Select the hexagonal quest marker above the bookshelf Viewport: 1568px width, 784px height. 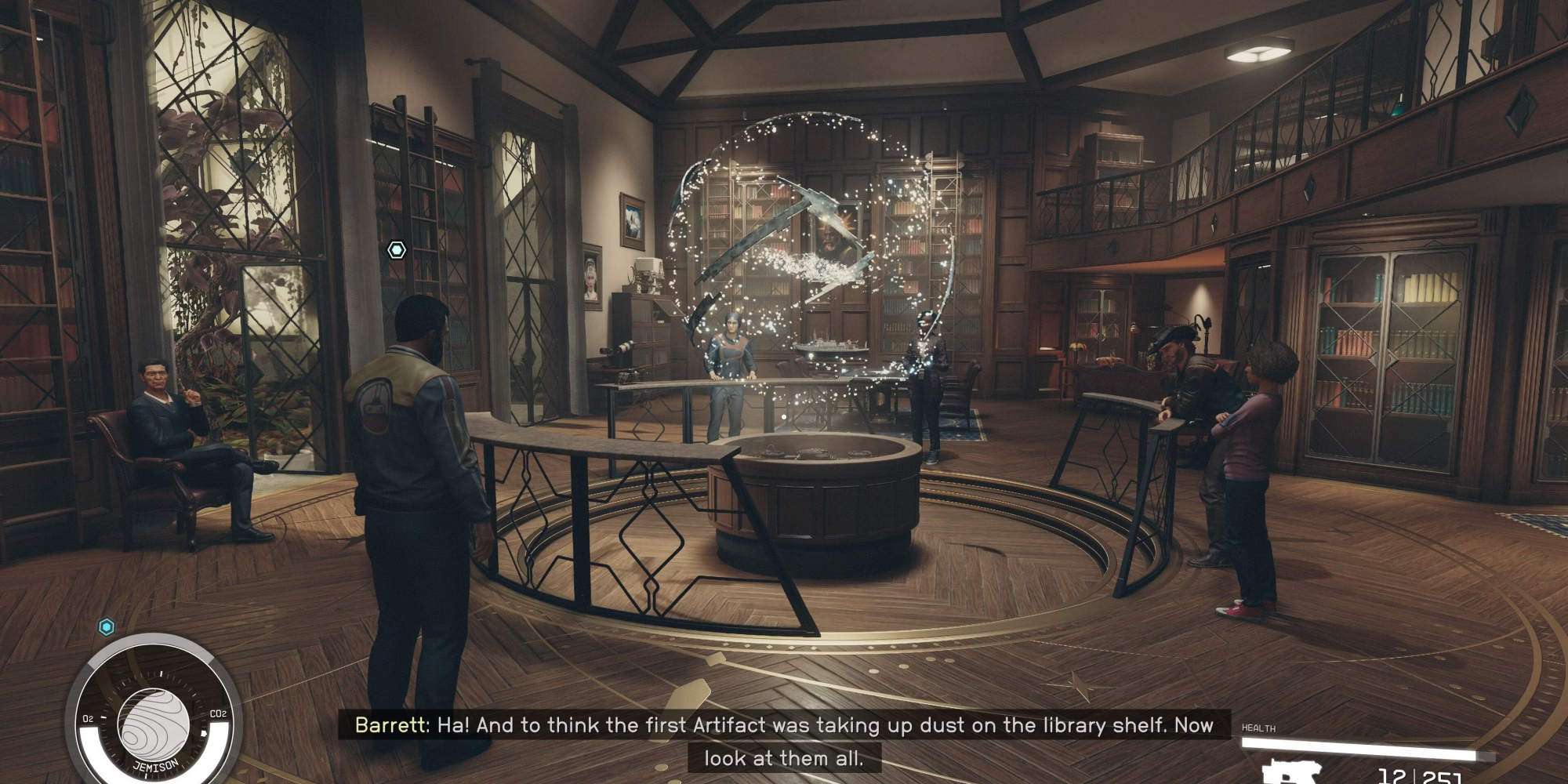point(397,250)
